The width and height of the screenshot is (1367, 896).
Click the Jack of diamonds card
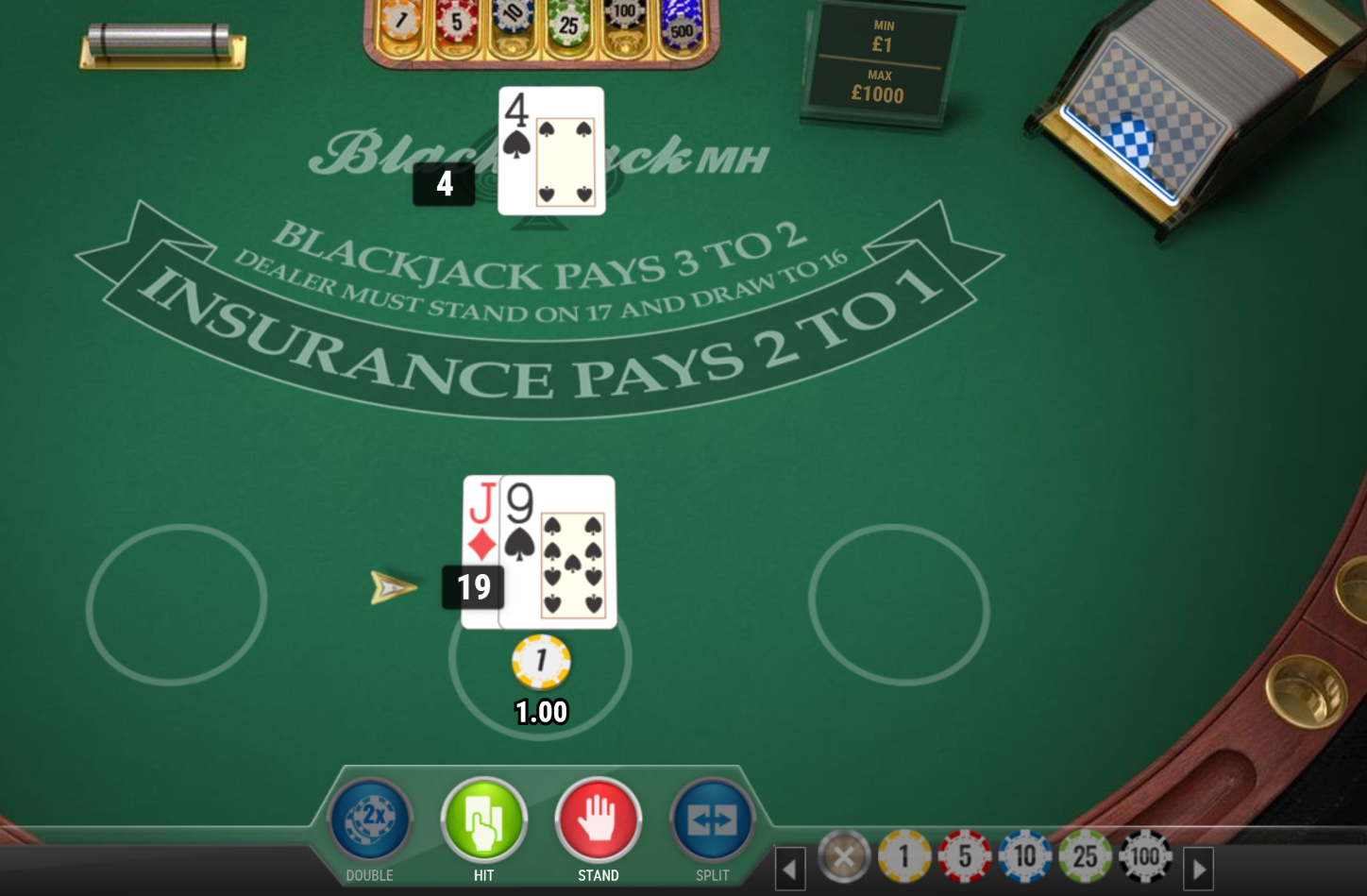click(480, 515)
